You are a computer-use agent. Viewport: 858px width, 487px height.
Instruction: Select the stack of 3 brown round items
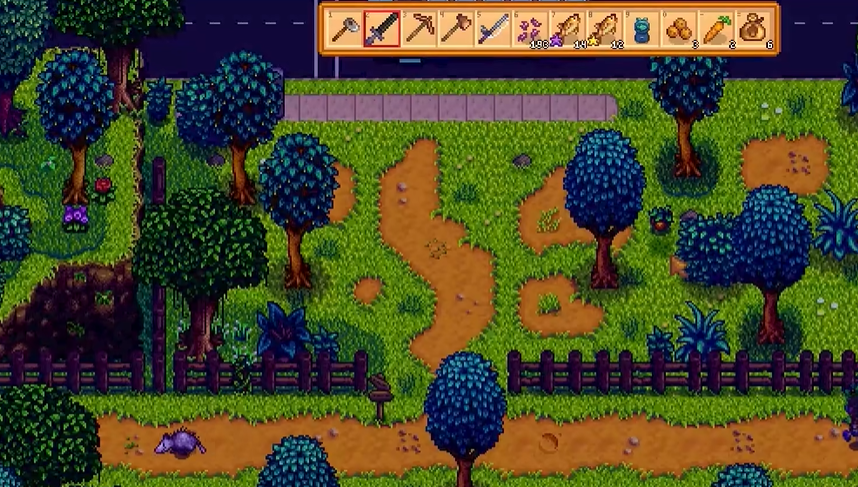678,29
